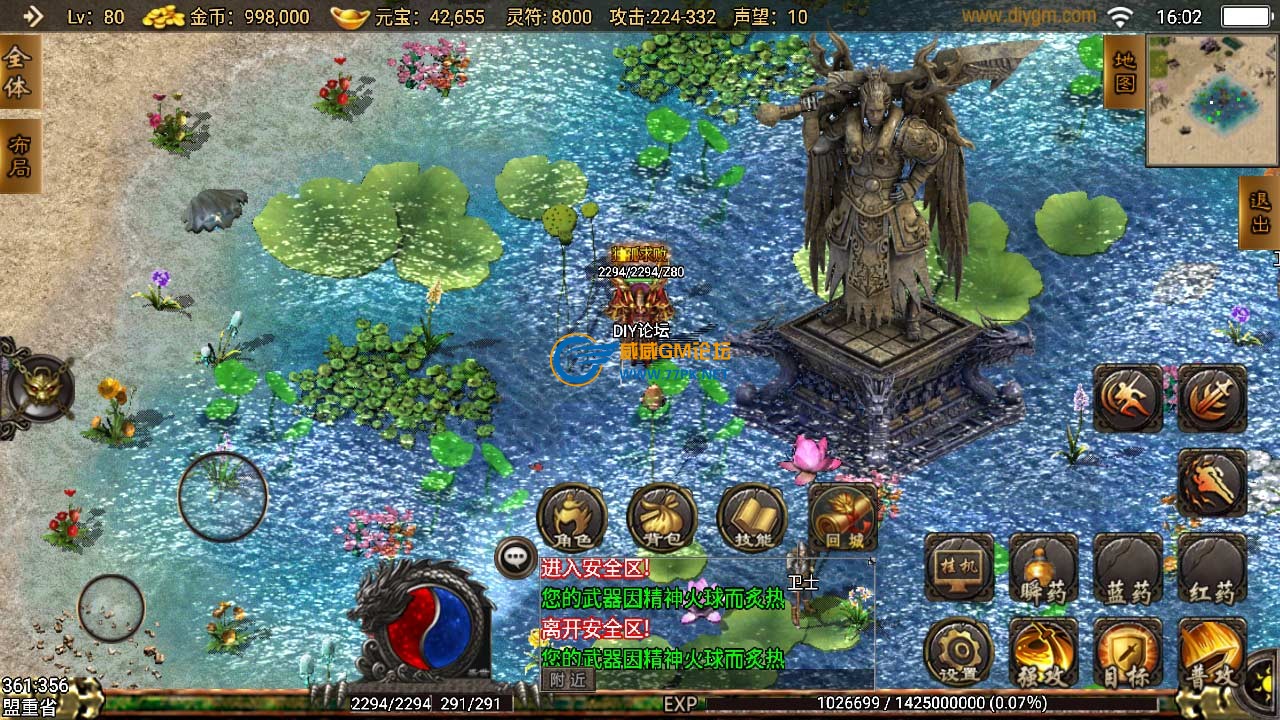The width and height of the screenshot is (1280, 720).
Task: Open the 设置 settings gear
Action: (959, 652)
